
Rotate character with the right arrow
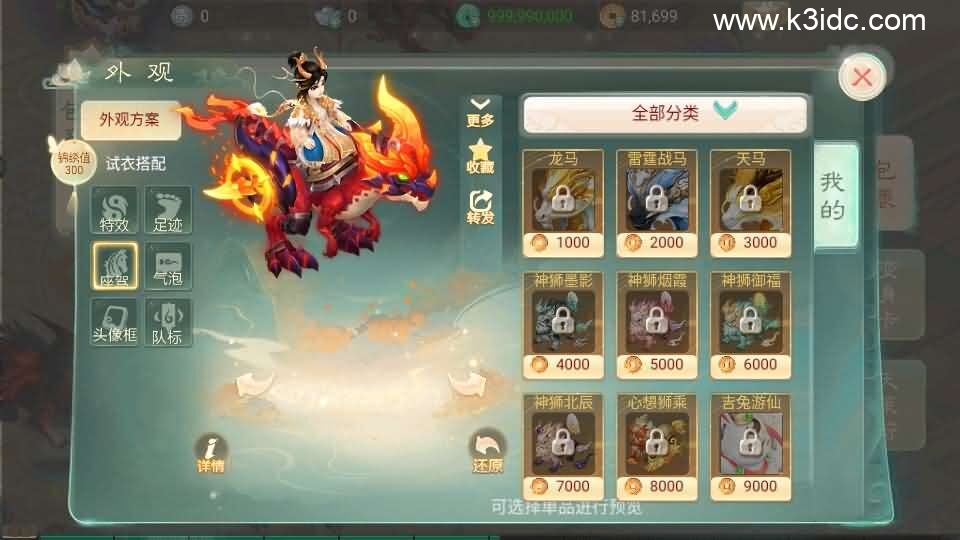[x=465, y=381]
